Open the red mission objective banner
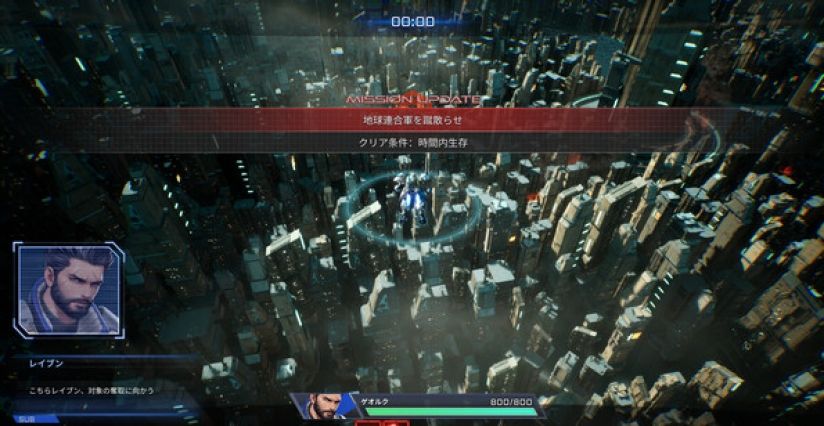This screenshot has width=824, height=426. point(412,120)
